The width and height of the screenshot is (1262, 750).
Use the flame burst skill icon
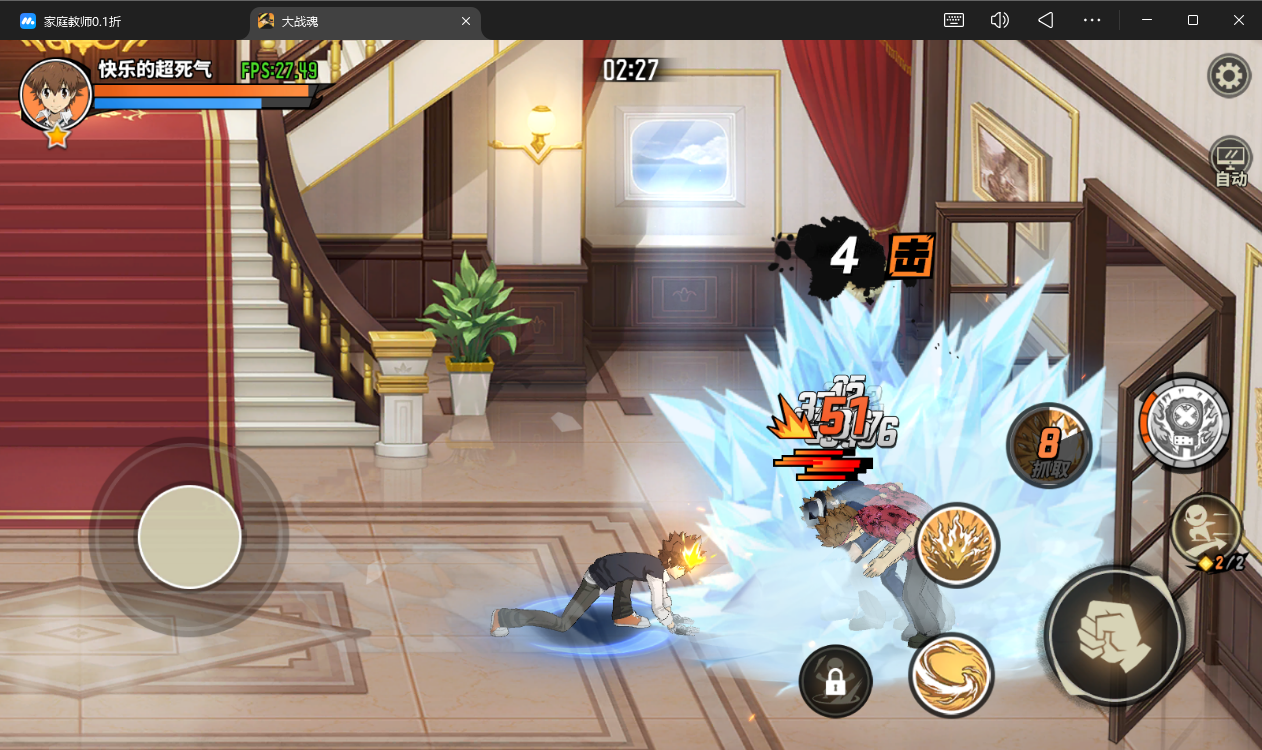(x=956, y=545)
